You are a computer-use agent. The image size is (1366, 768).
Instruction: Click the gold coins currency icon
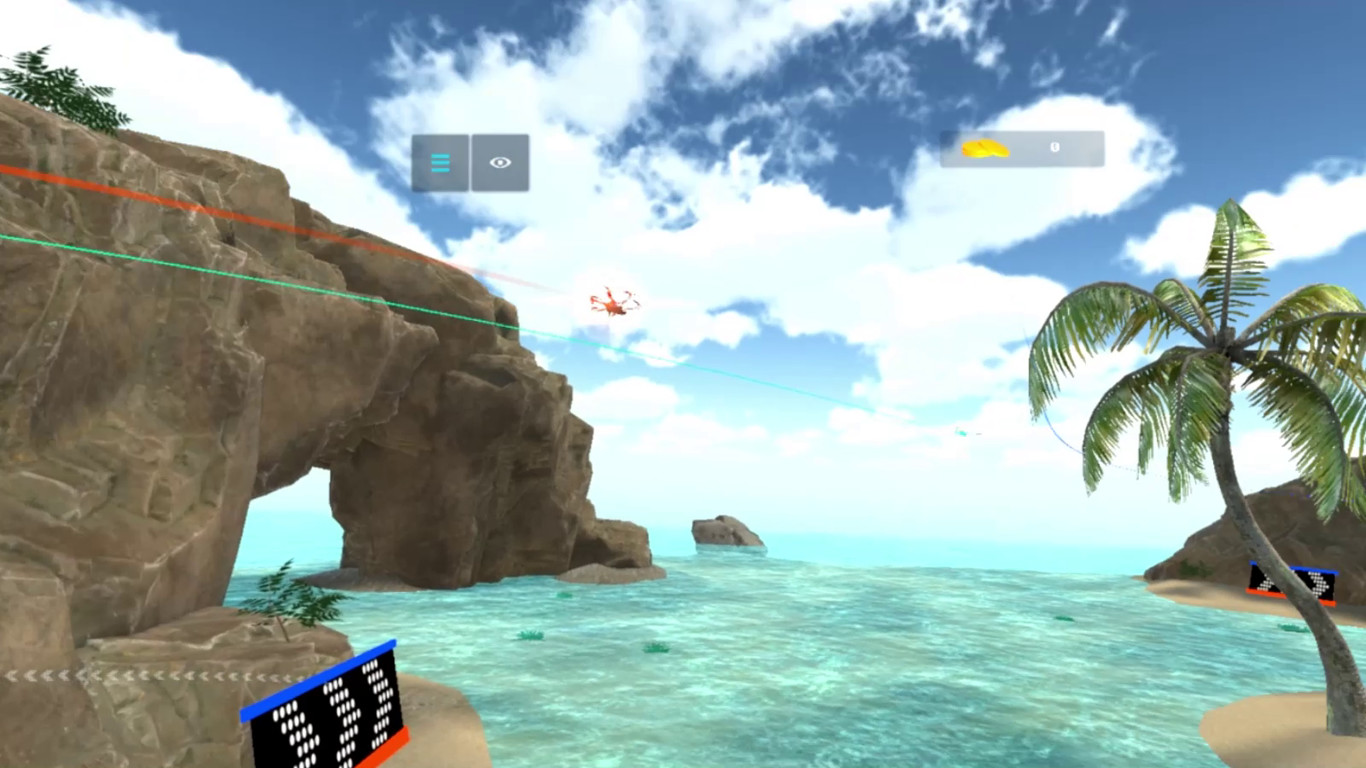(984, 150)
